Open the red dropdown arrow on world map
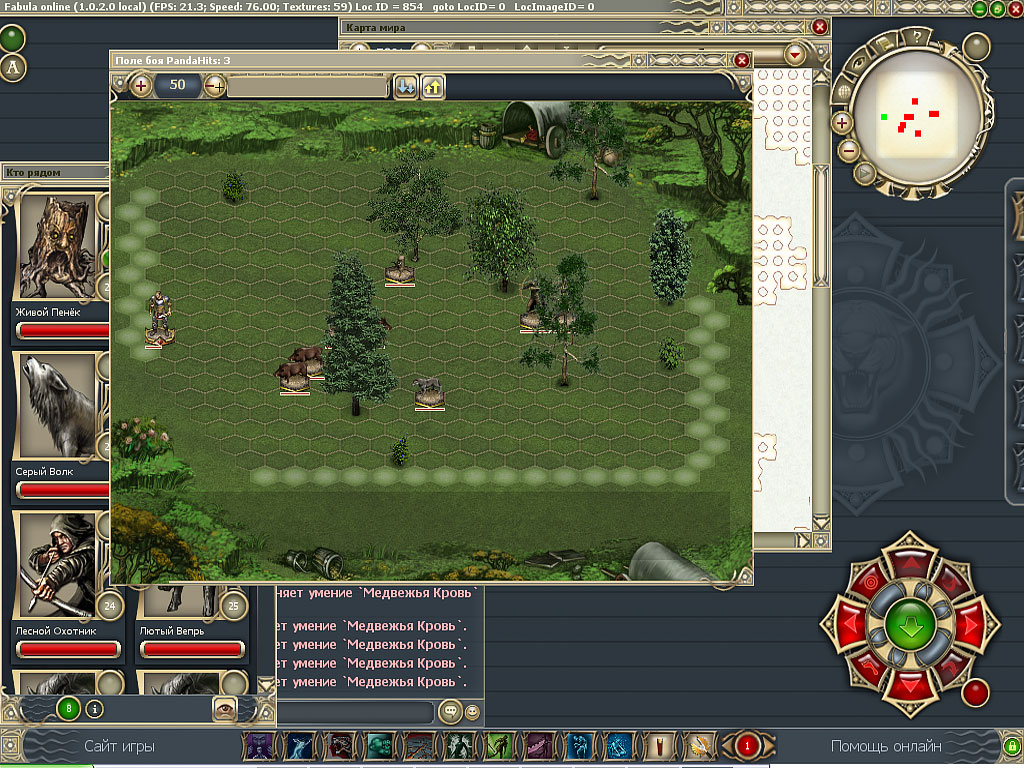Screen dimensions: 1024x768 coord(796,54)
